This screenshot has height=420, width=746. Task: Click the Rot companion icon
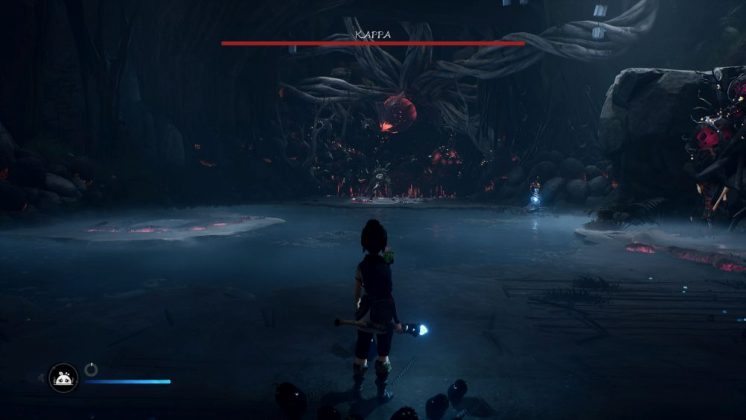click(x=63, y=378)
